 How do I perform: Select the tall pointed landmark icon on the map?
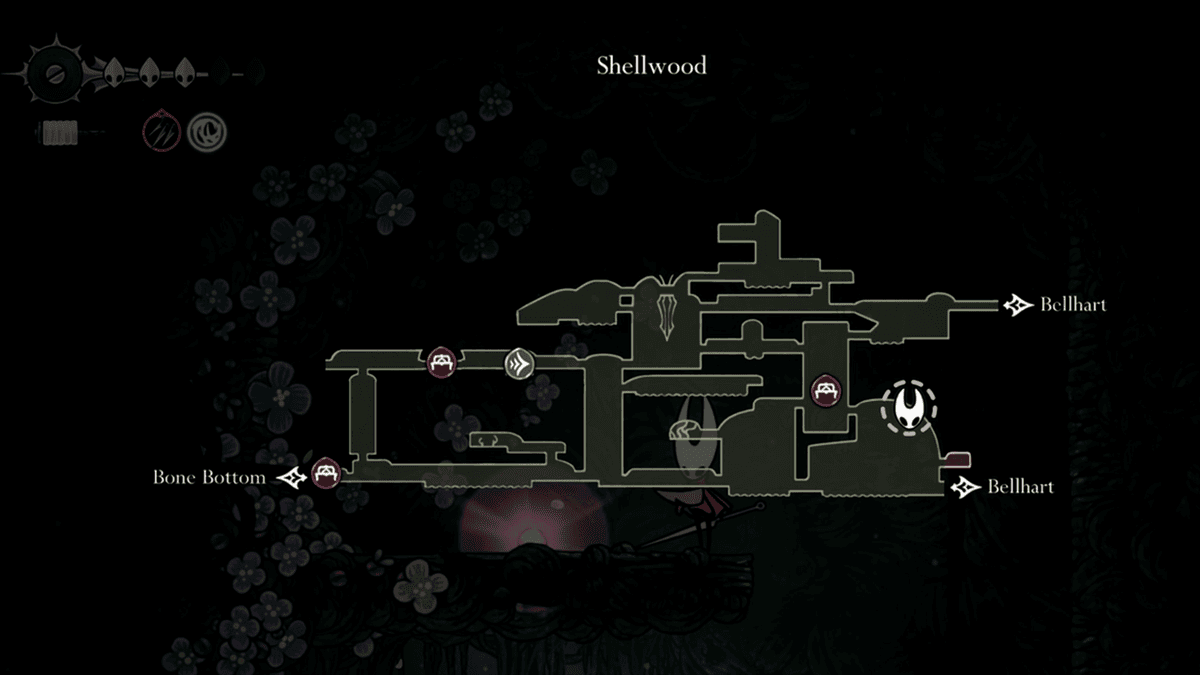668,309
